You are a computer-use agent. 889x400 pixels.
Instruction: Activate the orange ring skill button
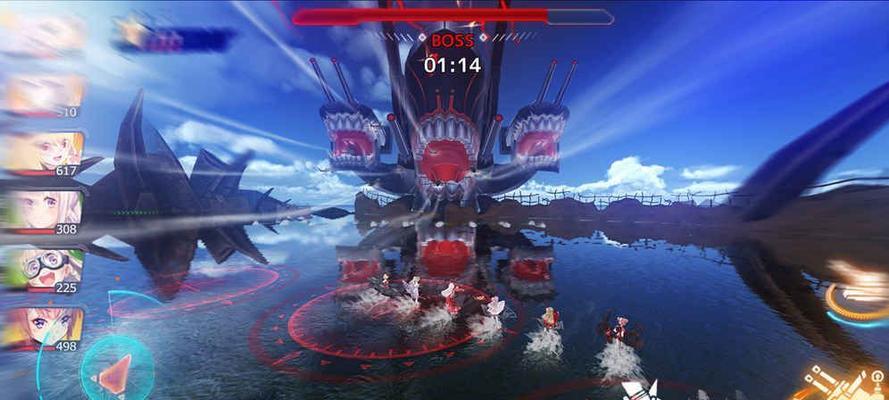point(858,297)
